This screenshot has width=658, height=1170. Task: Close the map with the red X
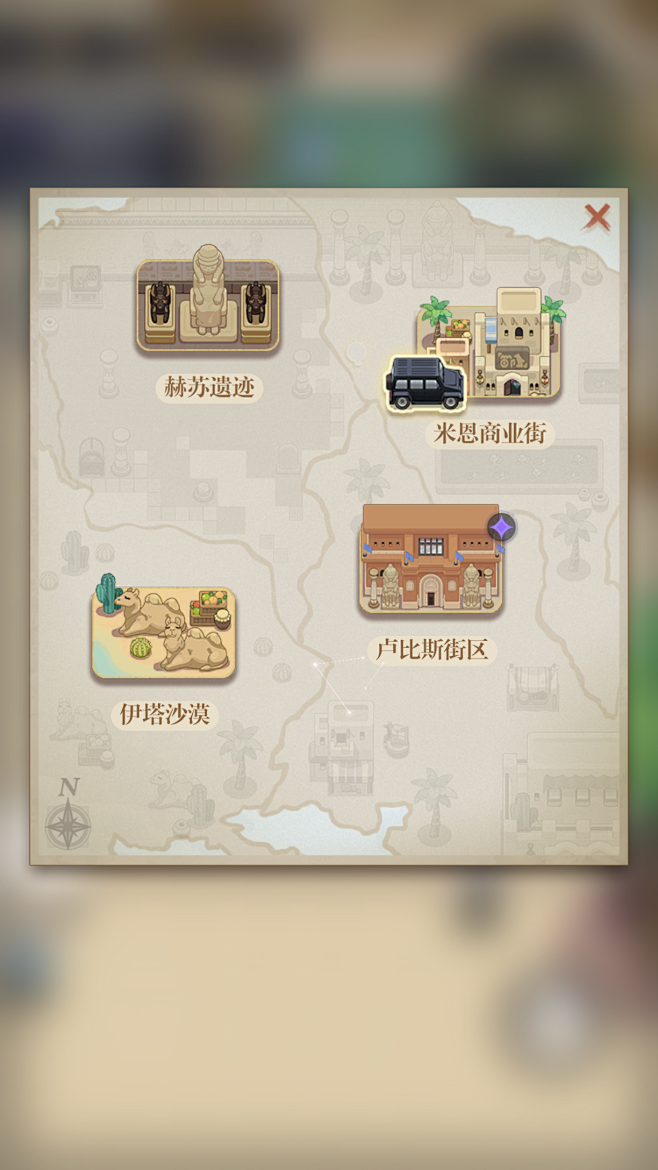[597, 216]
